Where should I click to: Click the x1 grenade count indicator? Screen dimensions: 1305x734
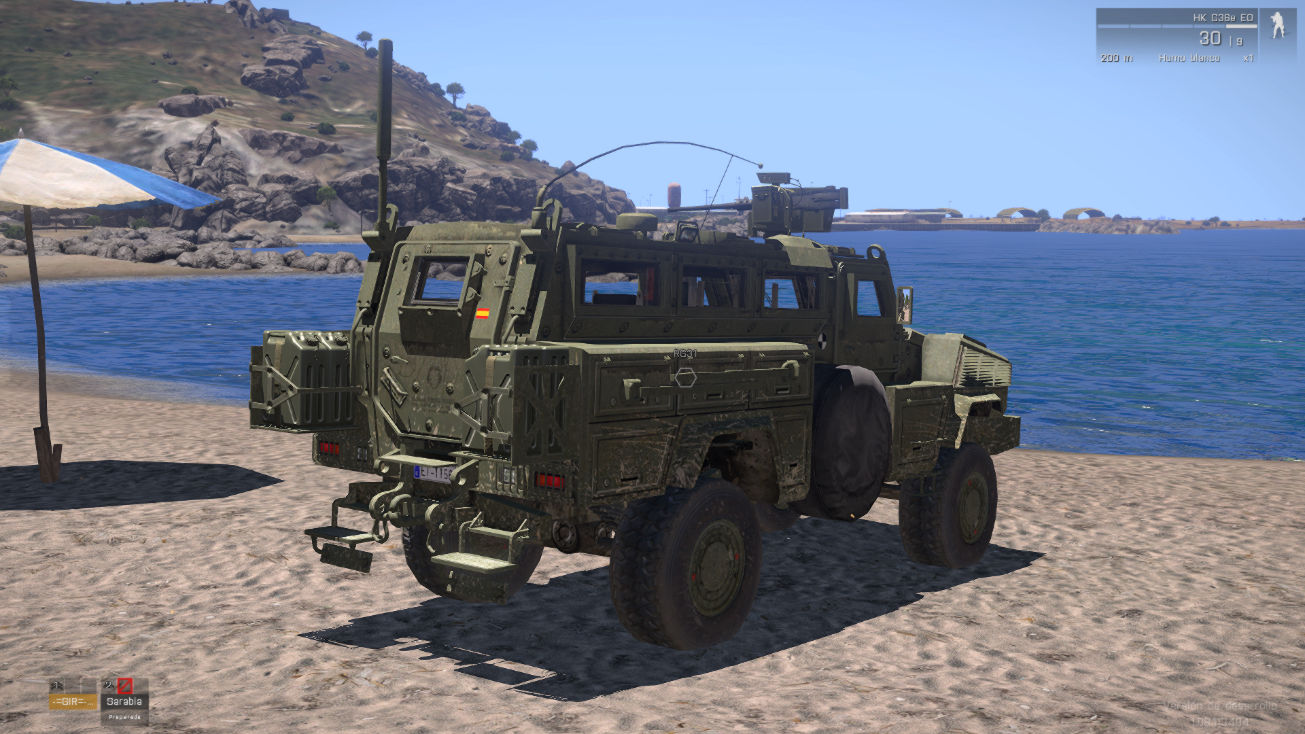tap(1249, 58)
